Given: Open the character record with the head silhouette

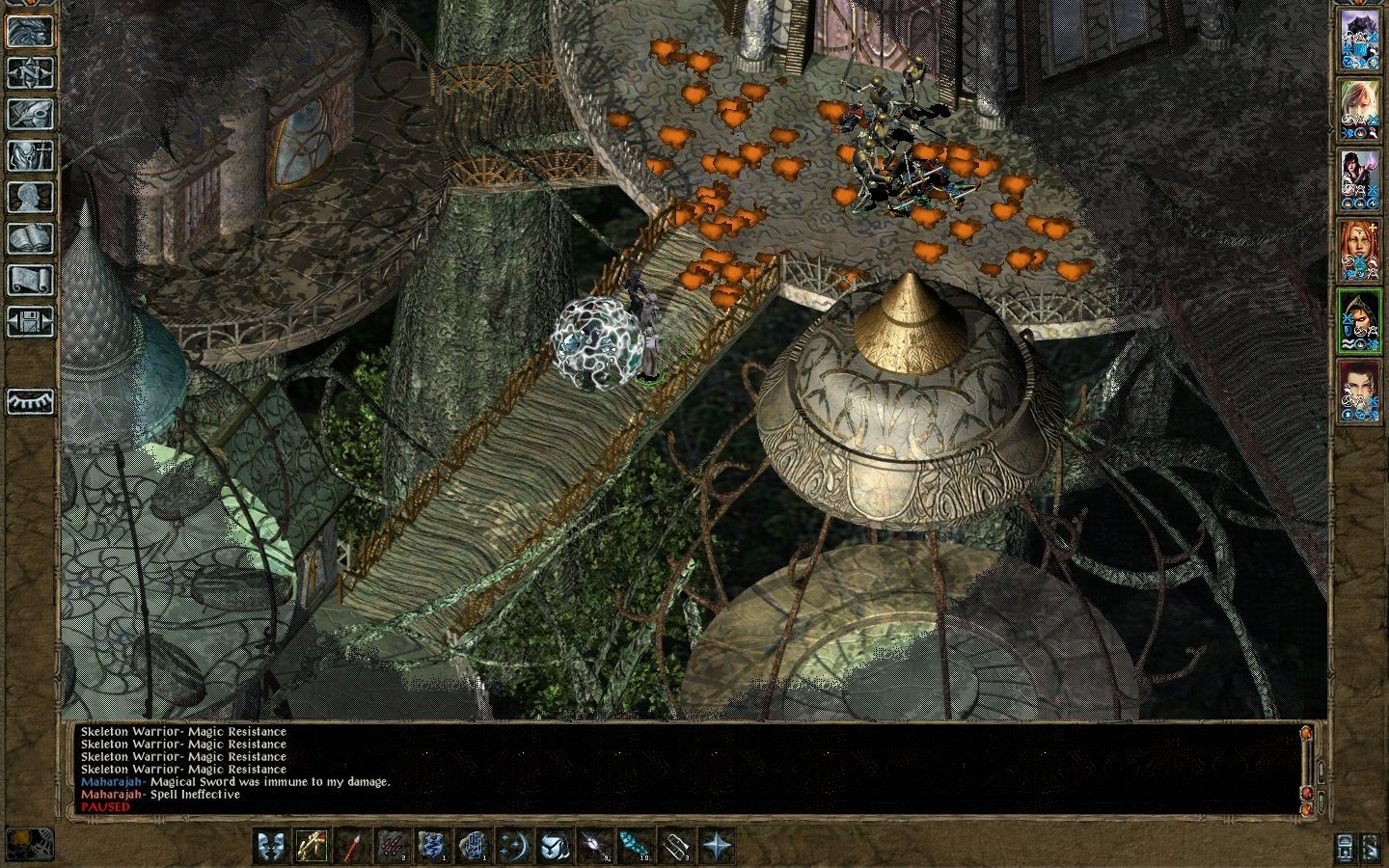Looking at the screenshot, I should (x=30, y=197).
